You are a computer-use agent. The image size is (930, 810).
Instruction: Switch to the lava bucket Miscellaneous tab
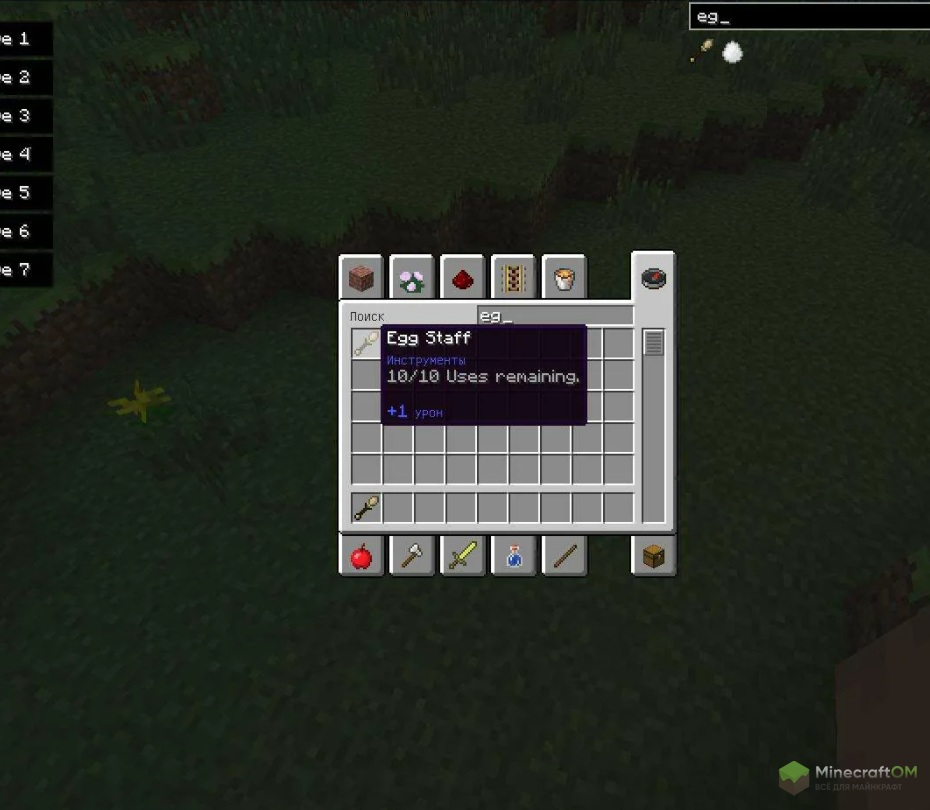coord(564,279)
